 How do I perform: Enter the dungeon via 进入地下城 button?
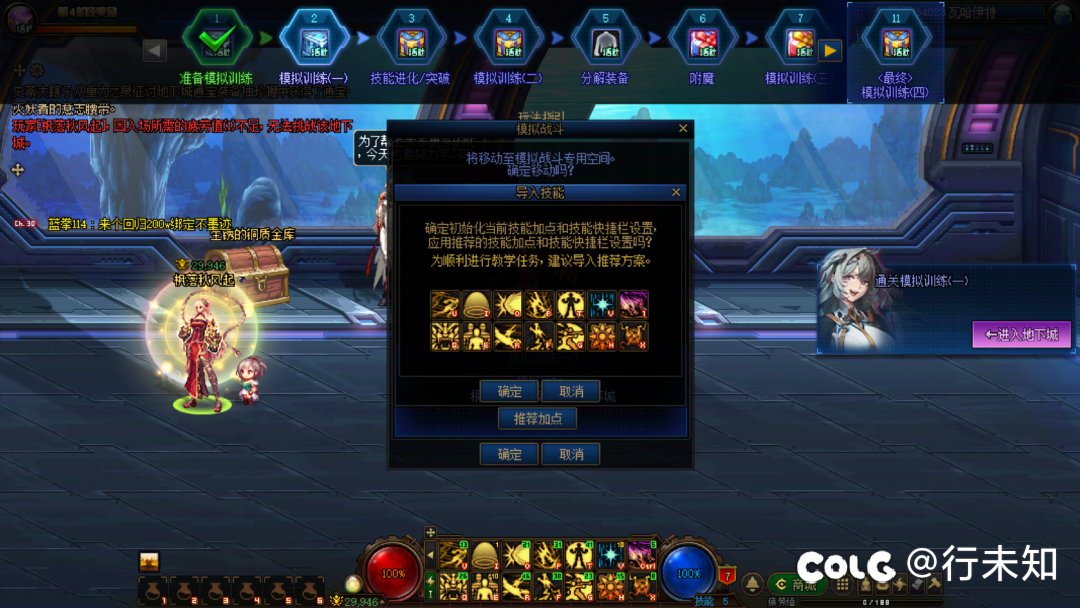tap(1021, 335)
